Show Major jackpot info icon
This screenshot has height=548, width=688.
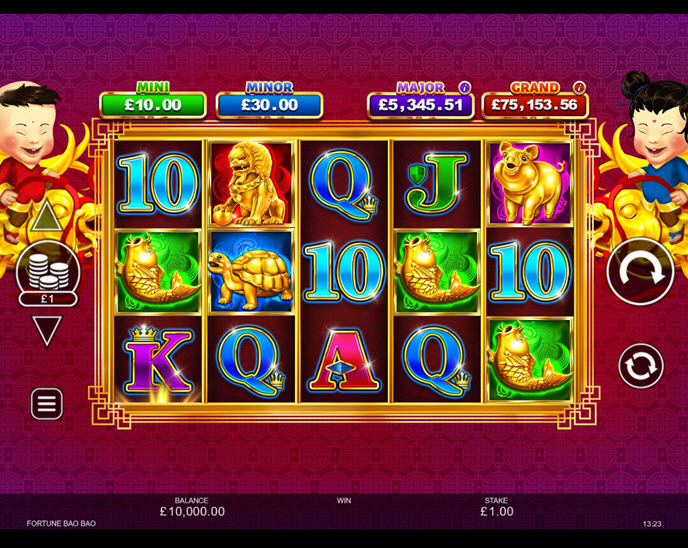pos(464,88)
